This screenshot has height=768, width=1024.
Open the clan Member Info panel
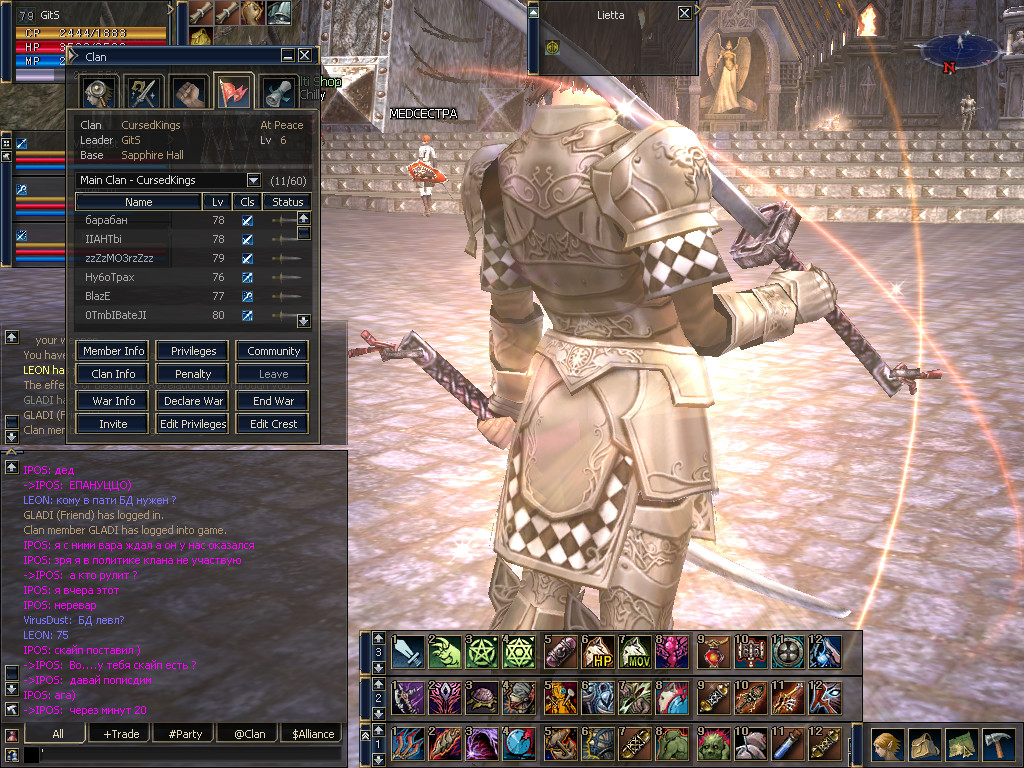[113, 351]
